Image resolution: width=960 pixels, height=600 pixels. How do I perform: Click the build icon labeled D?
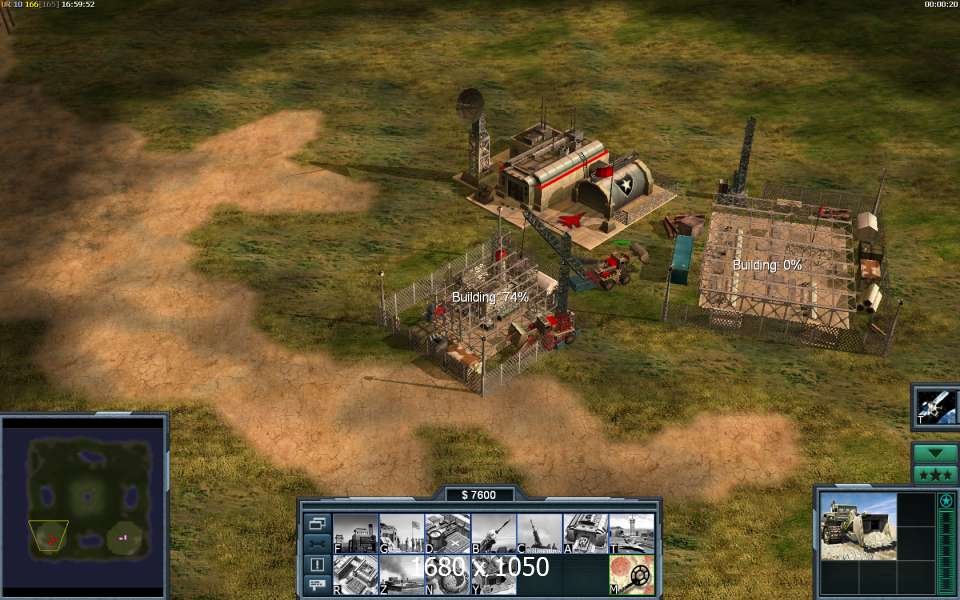coord(447,533)
